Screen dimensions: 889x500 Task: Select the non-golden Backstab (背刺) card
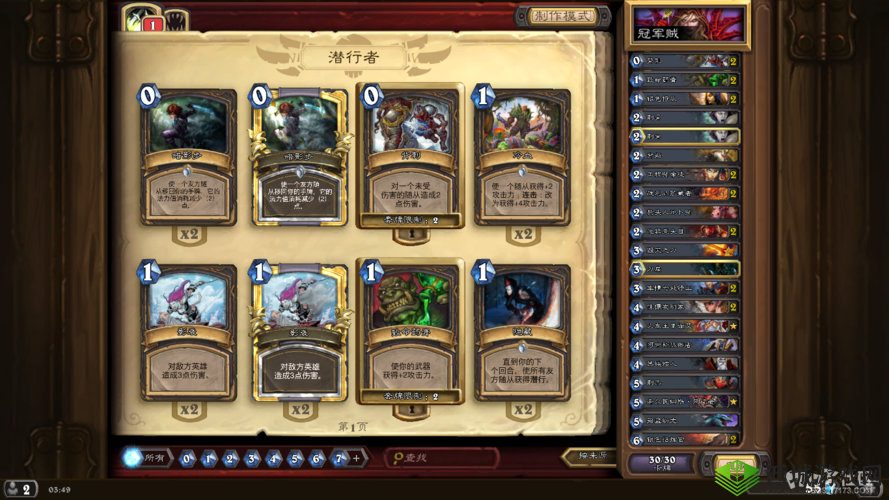pyautogui.click(x=411, y=158)
